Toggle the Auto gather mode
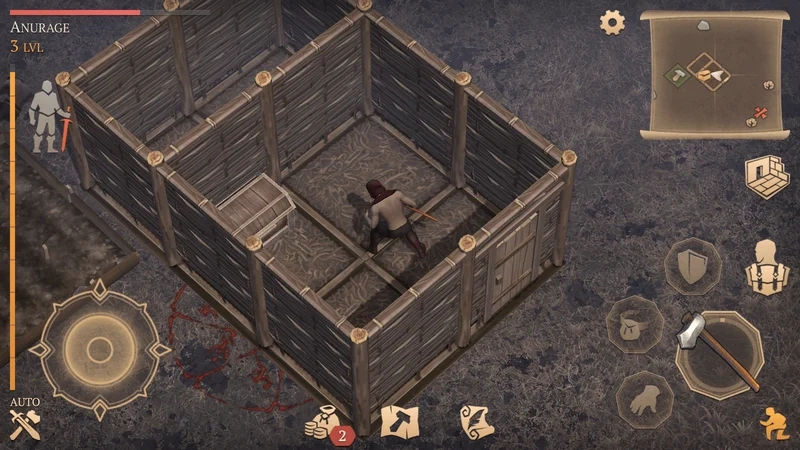Viewport: 800px width, 450px height. coord(24,421)
